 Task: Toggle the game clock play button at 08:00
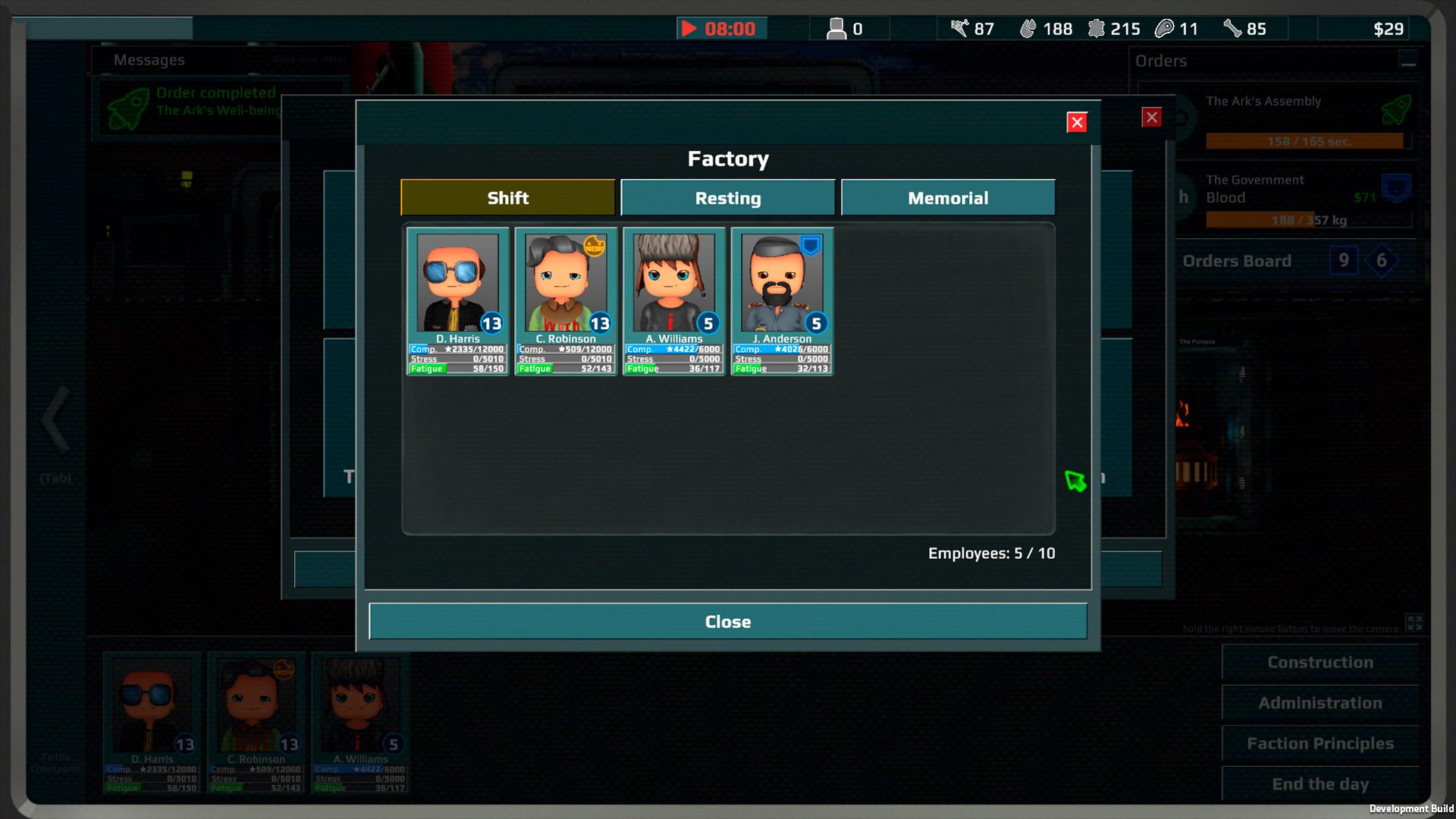[689, 29]
